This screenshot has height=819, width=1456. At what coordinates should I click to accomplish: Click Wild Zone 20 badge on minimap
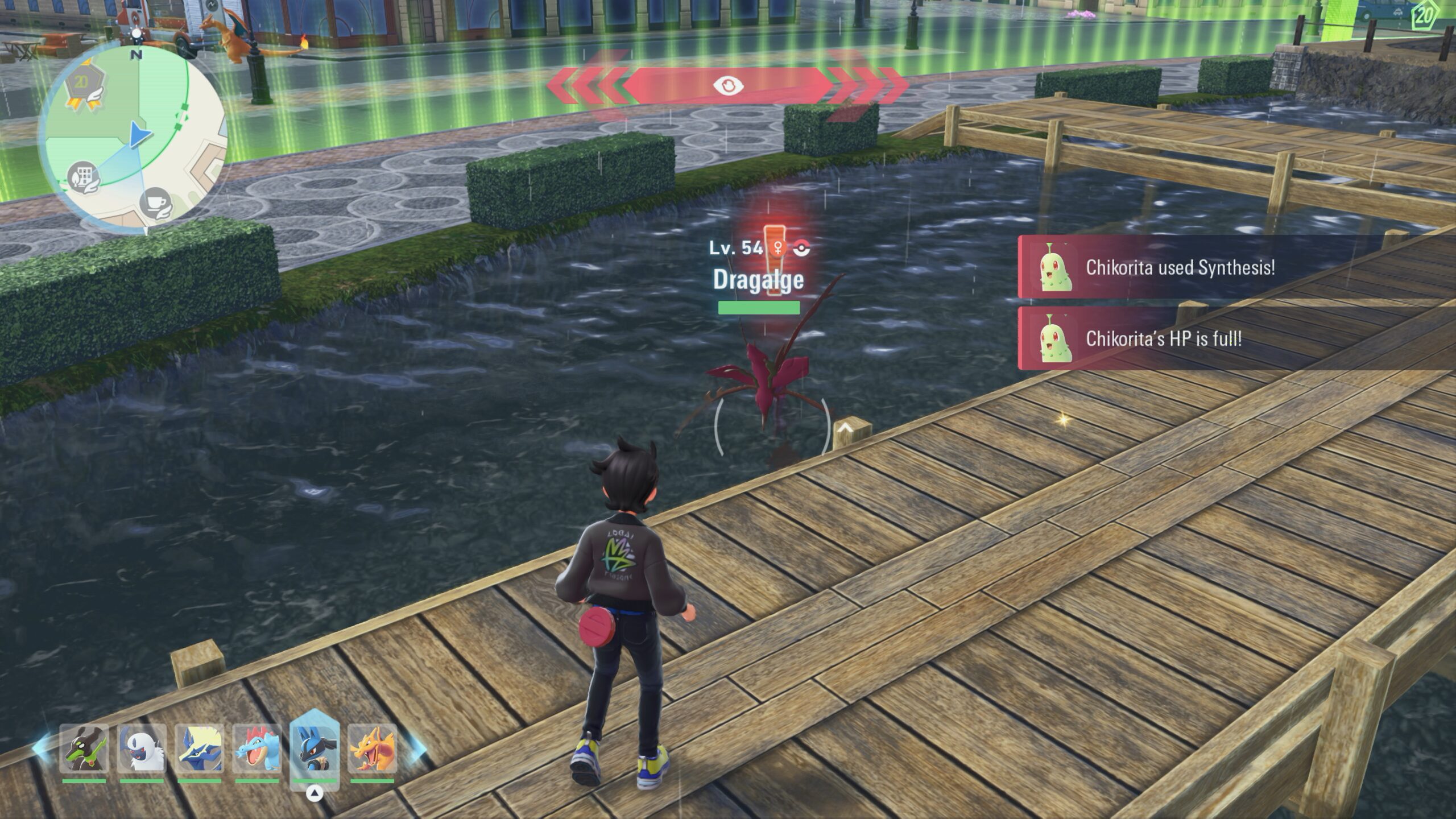[x=83, y=91]
